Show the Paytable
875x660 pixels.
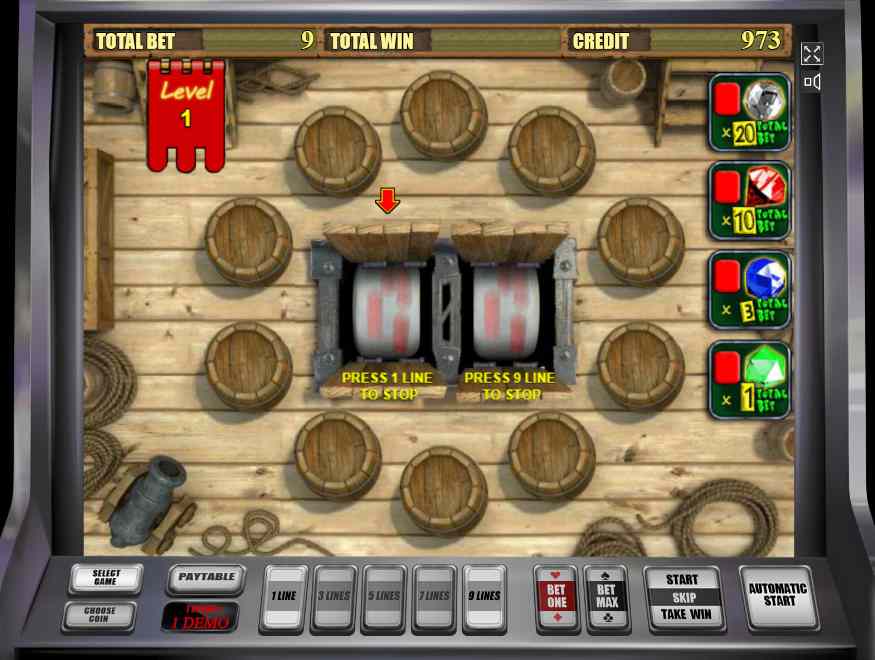(x=206, y=578)
